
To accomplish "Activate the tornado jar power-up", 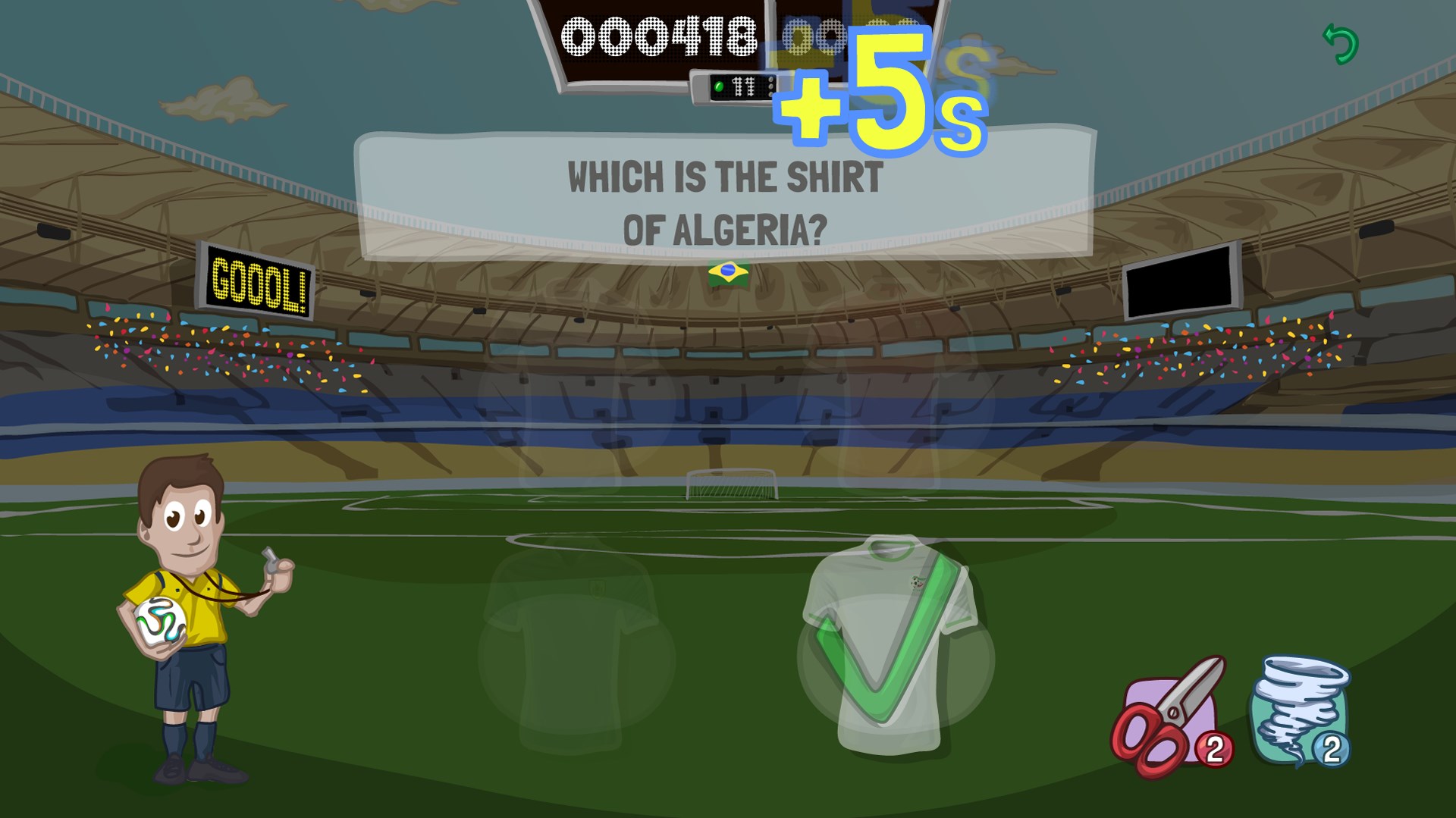I will click(x=1300, y=712).
